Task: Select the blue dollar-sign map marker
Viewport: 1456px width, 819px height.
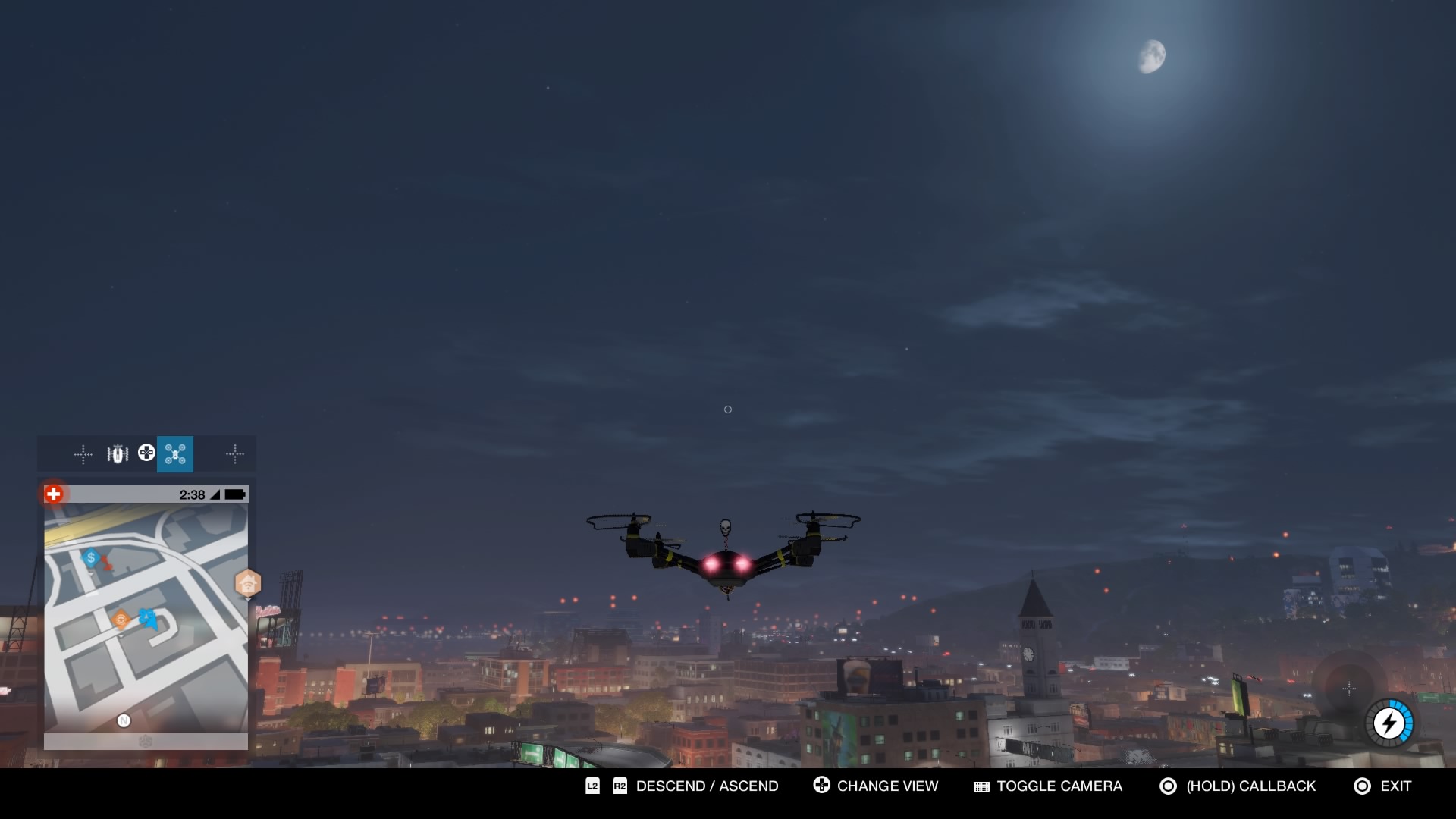Action: coord(91,558)
